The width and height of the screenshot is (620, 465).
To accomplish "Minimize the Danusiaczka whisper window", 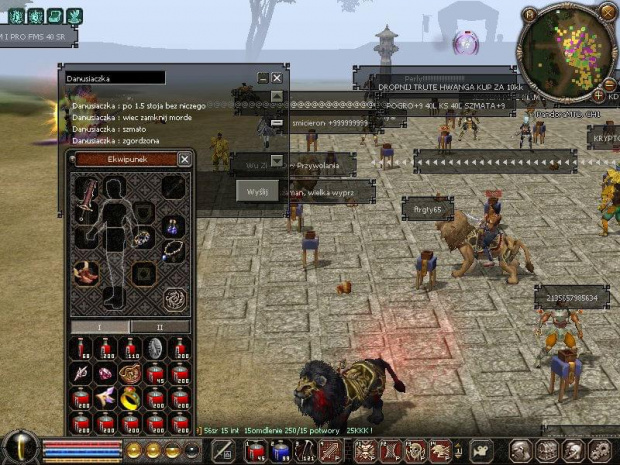I will click(263, 78).
